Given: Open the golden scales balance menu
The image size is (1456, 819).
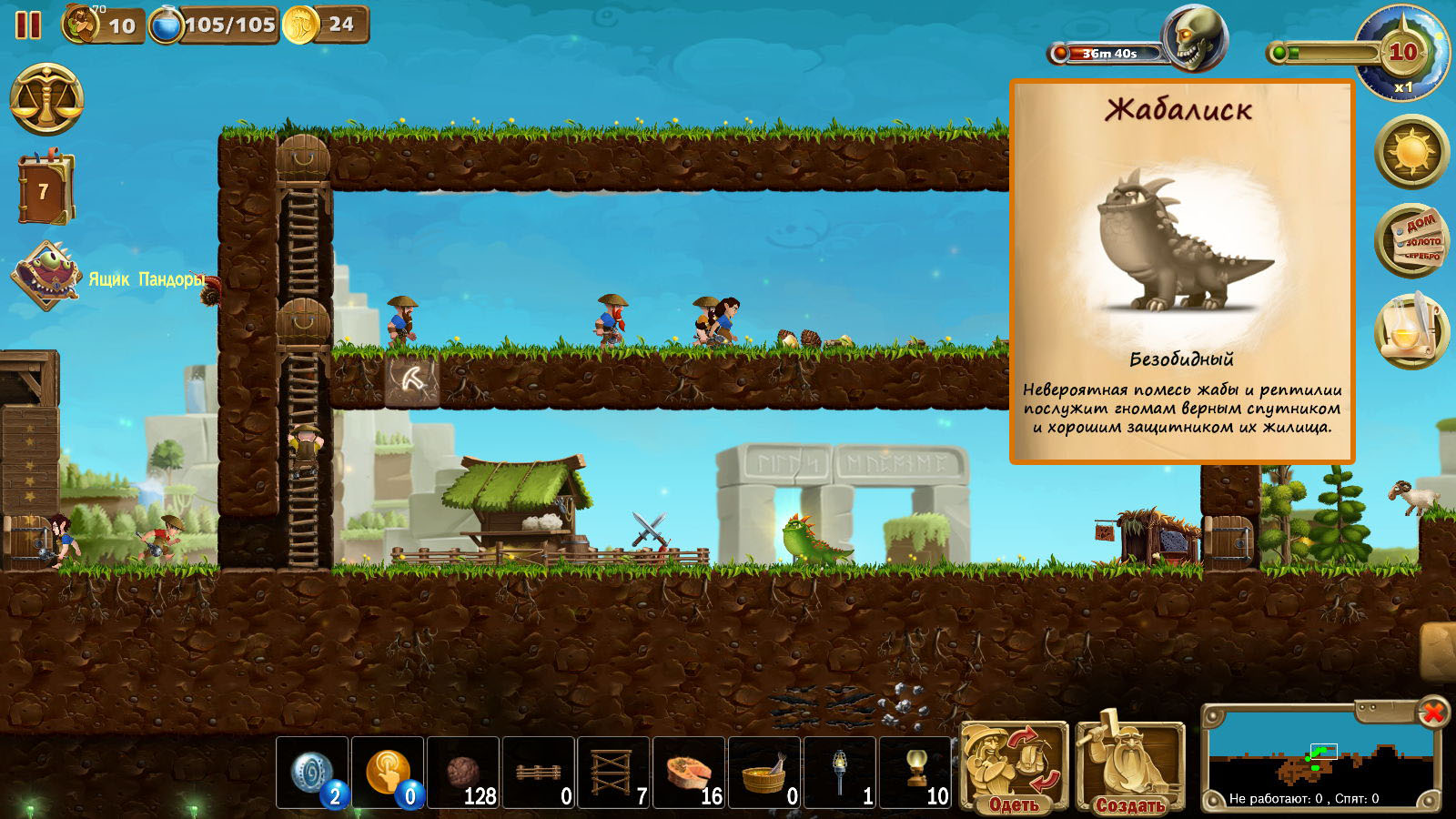Looking at the screenshot, I should point(46,100).
